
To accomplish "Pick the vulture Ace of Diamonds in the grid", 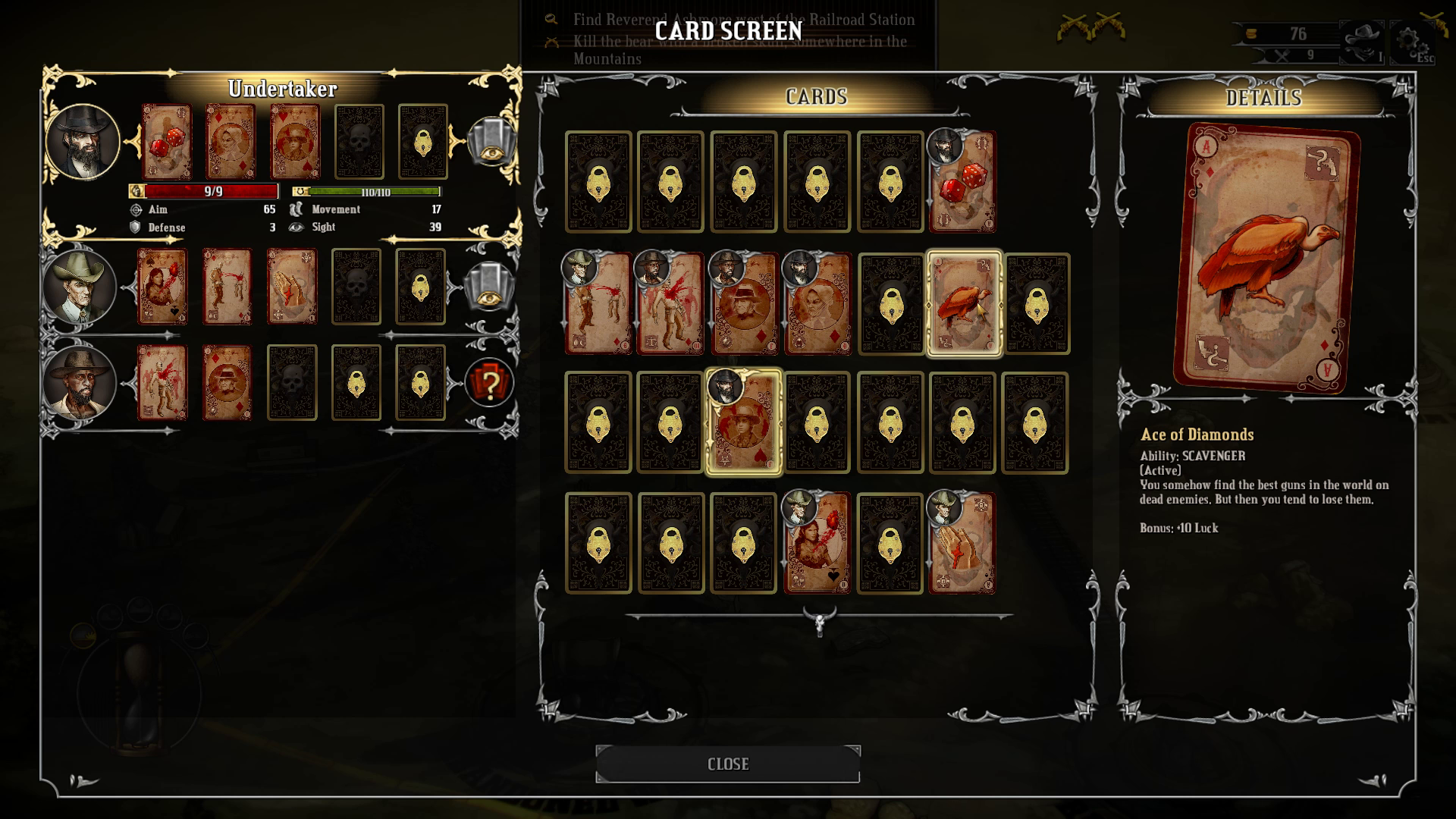I will coord(963,303).
